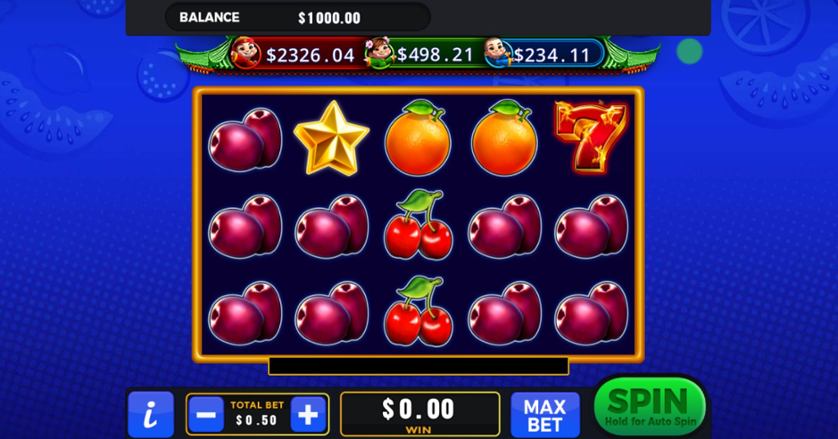
Task: Open the game info panel
Action: (150, 414)
